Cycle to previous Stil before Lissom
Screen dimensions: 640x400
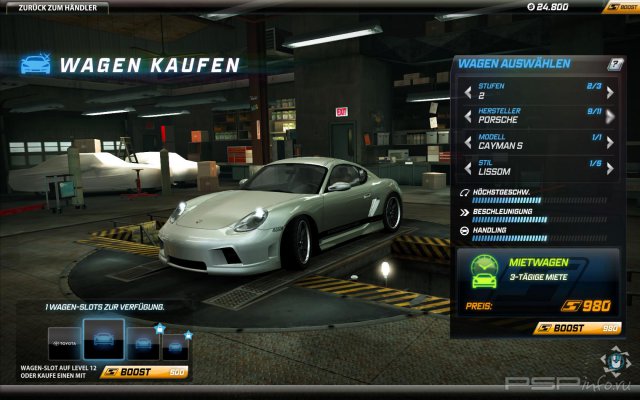(x=468, y=167)
